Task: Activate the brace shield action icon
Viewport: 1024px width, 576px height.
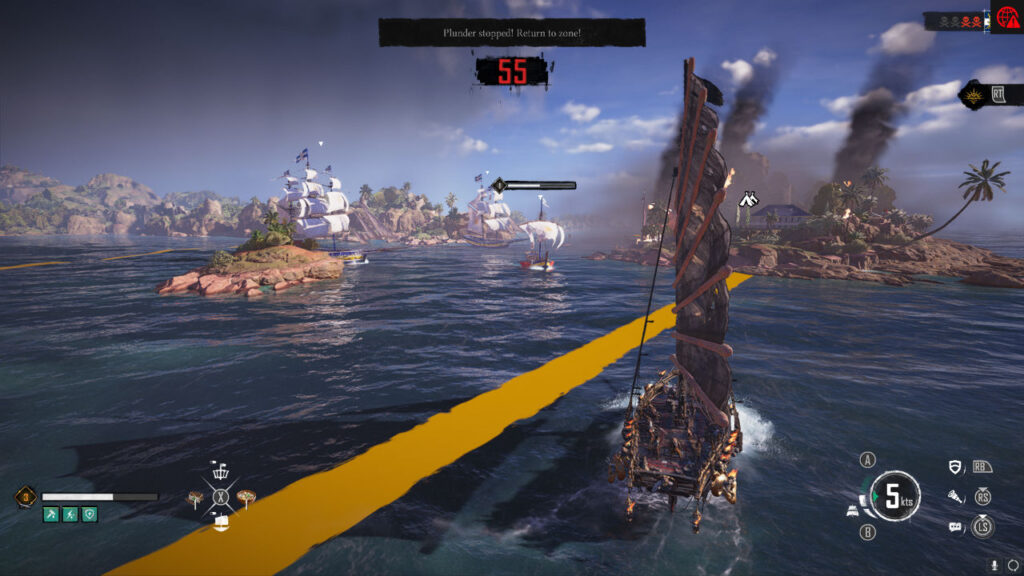Action: pyautogui.click(x=956, y=466)
